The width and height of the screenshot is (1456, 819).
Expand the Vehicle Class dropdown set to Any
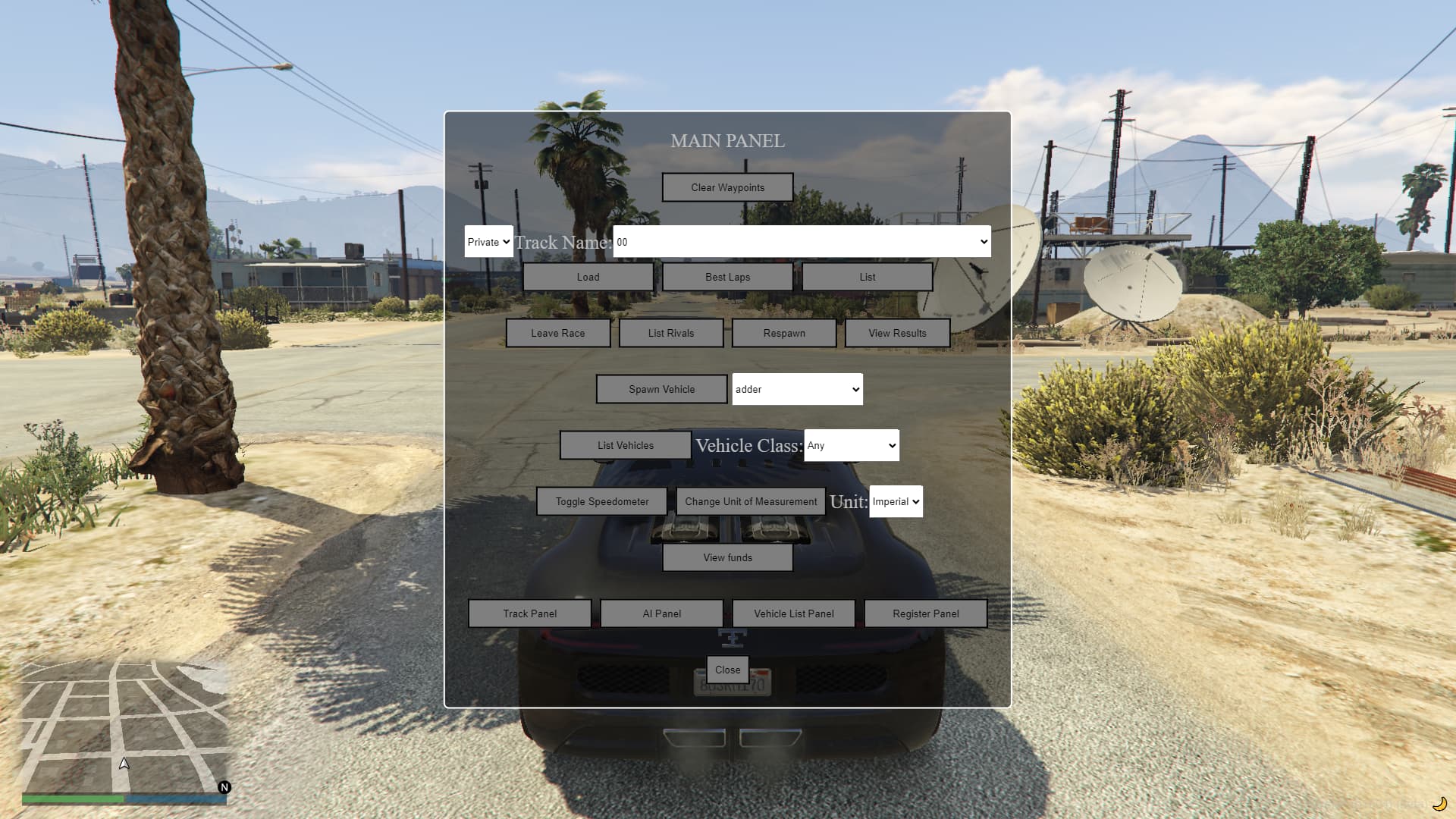pyautogui.click(x=850, y=445)
